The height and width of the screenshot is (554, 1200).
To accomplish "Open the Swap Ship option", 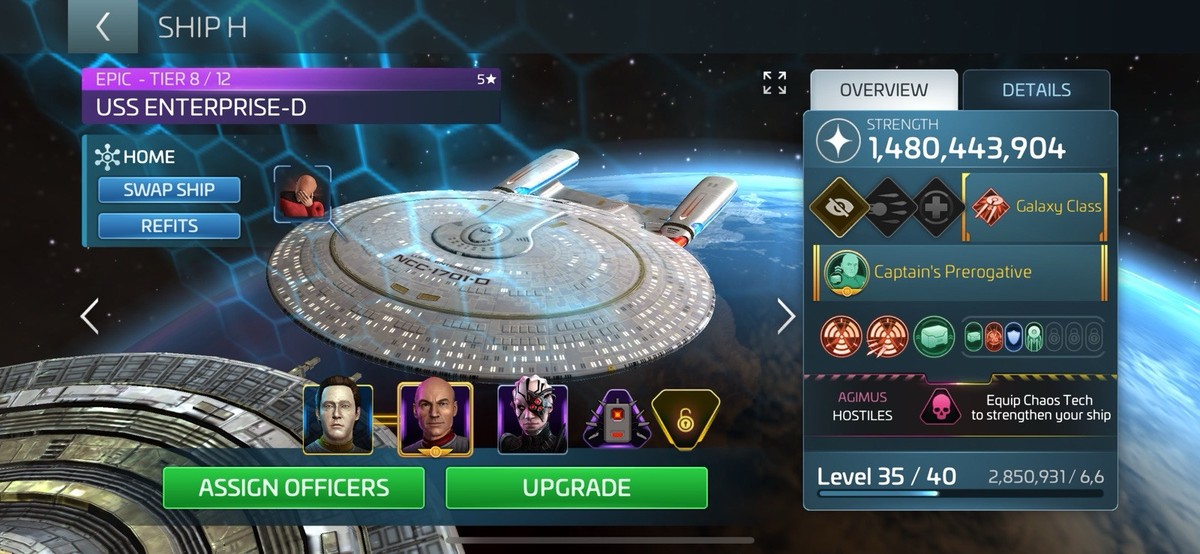I will [x=169, y=190].
